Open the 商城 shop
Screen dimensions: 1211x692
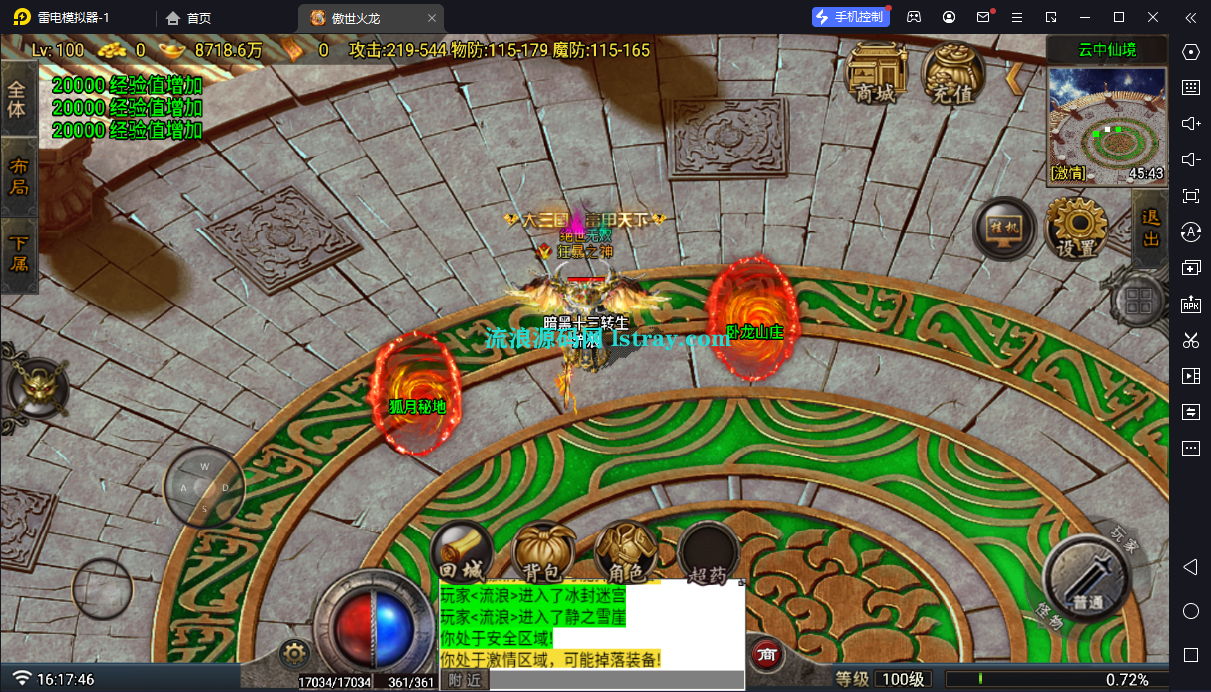tap(875, 72)
